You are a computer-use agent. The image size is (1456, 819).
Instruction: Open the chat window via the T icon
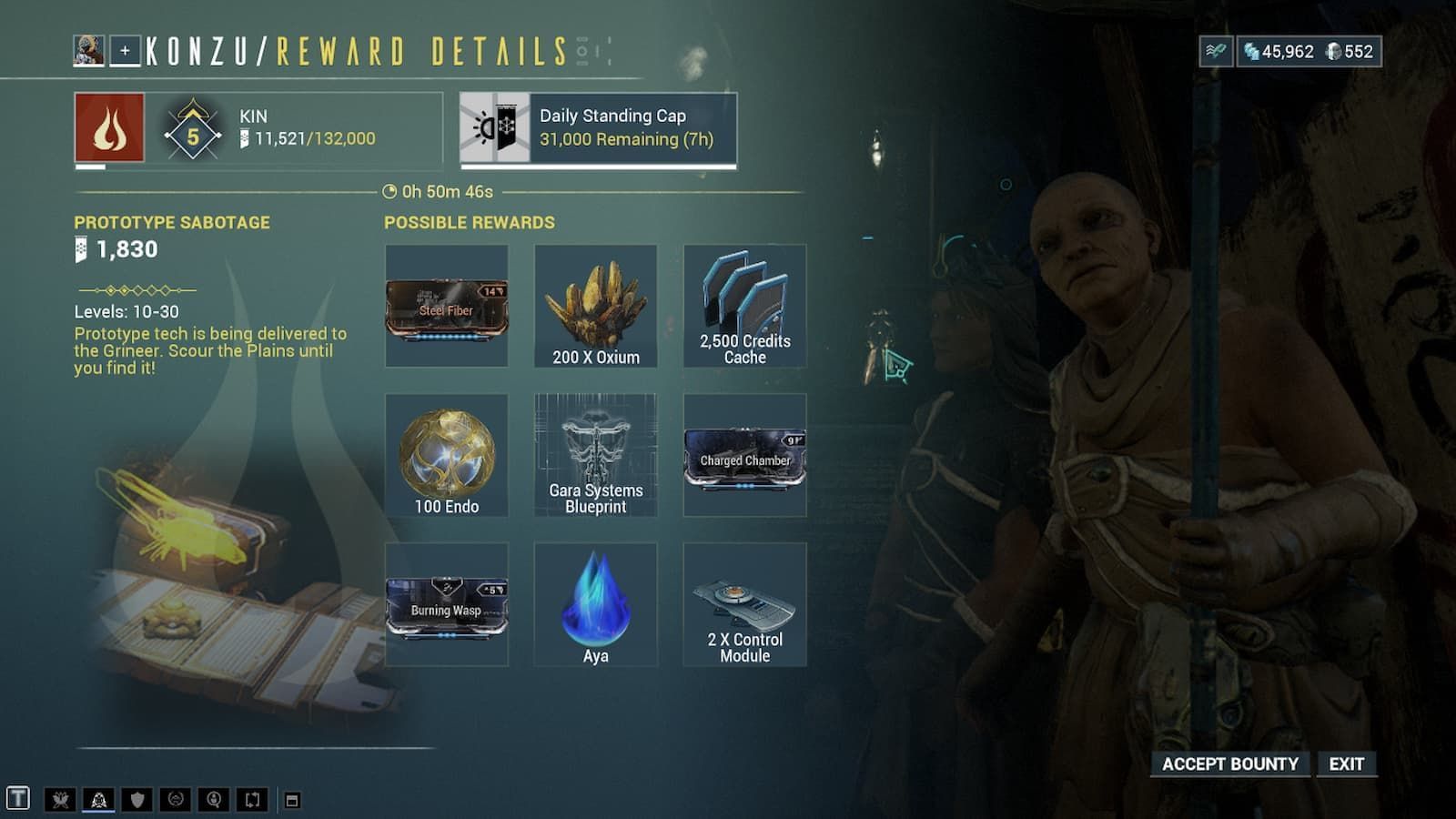click(18, 799)
